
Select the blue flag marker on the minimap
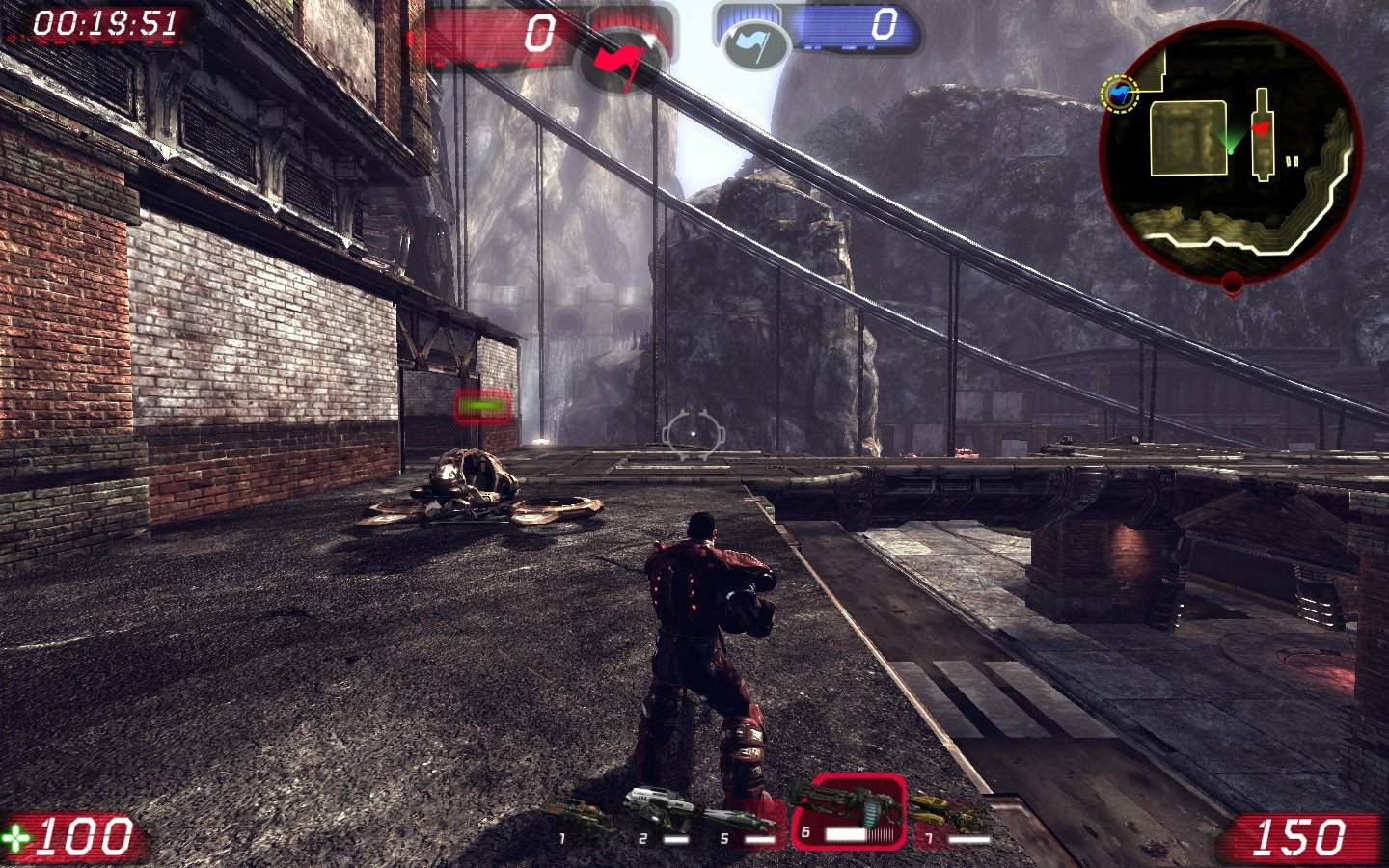(1120, 94)
